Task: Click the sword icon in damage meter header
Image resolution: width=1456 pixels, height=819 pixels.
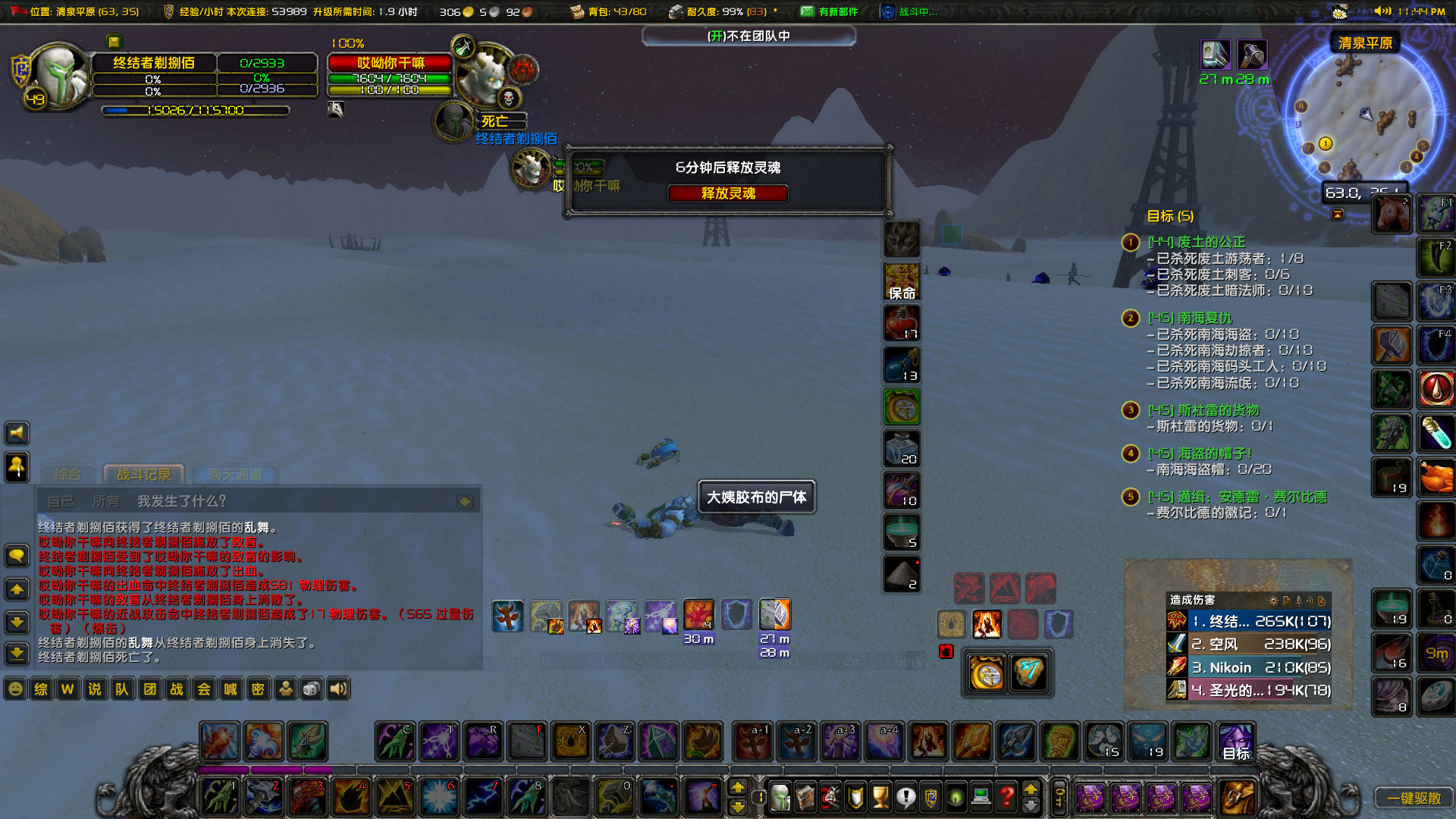Action: click(x=1298, y=600)
